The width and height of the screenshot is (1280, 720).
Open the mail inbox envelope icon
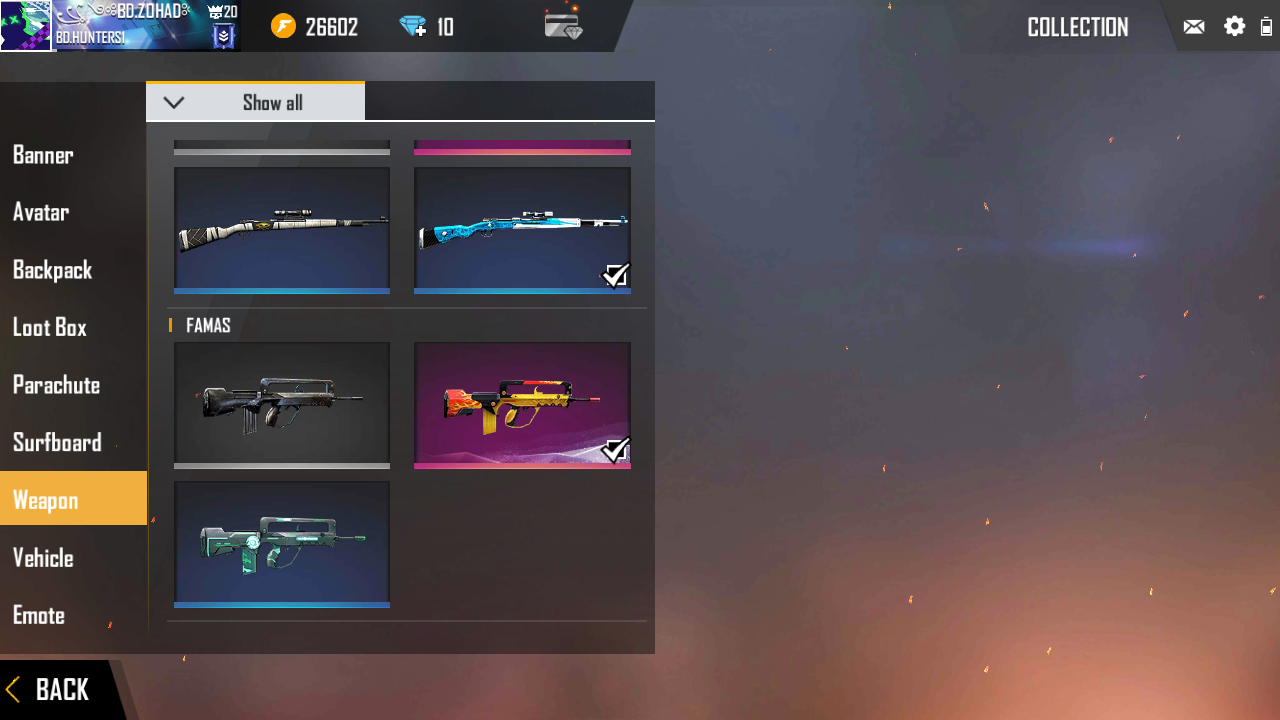click(1194, 26)
